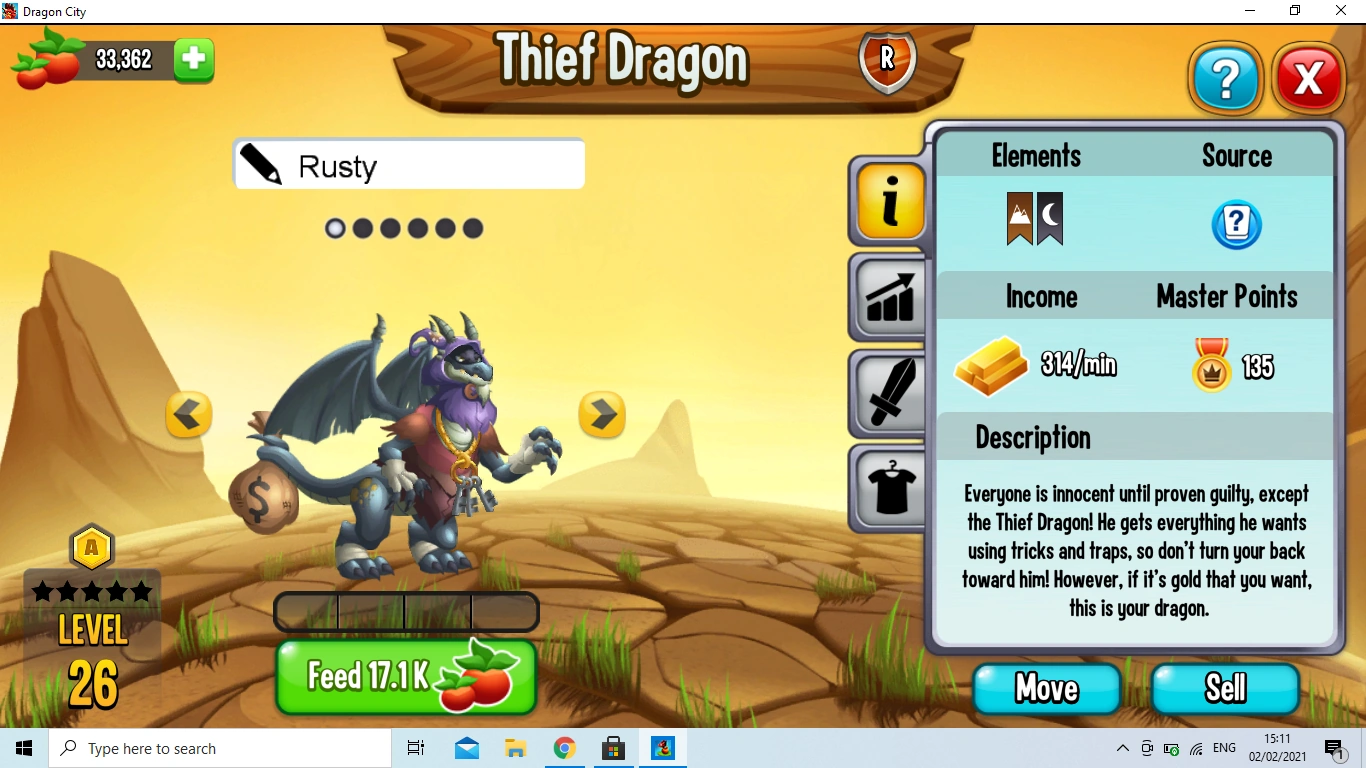Open Google Chrome from the taskbar
Image resolution: width=1366 pixels, height=768 pixels.
(x=565, y=748)
